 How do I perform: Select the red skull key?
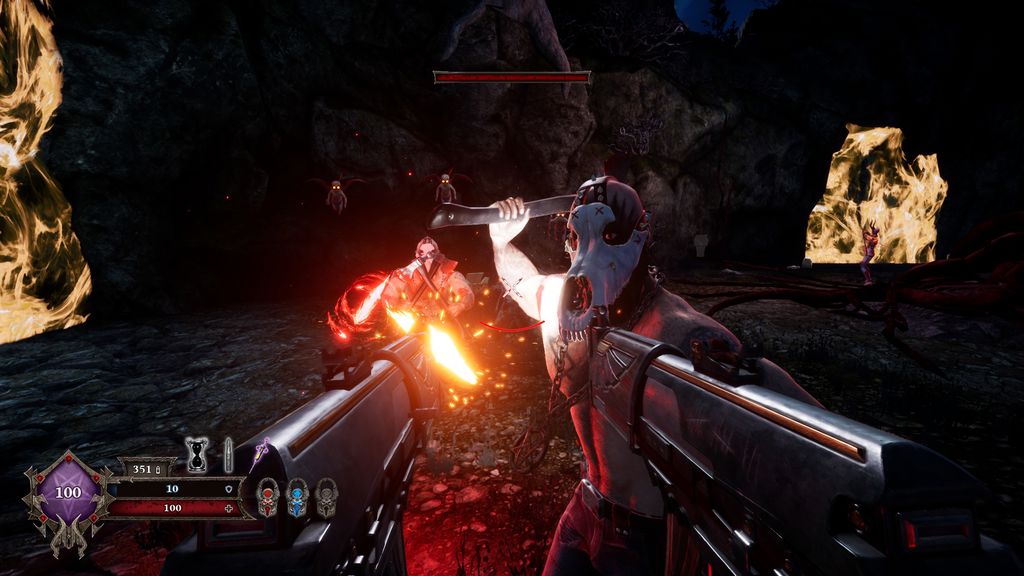coord(267,497)
